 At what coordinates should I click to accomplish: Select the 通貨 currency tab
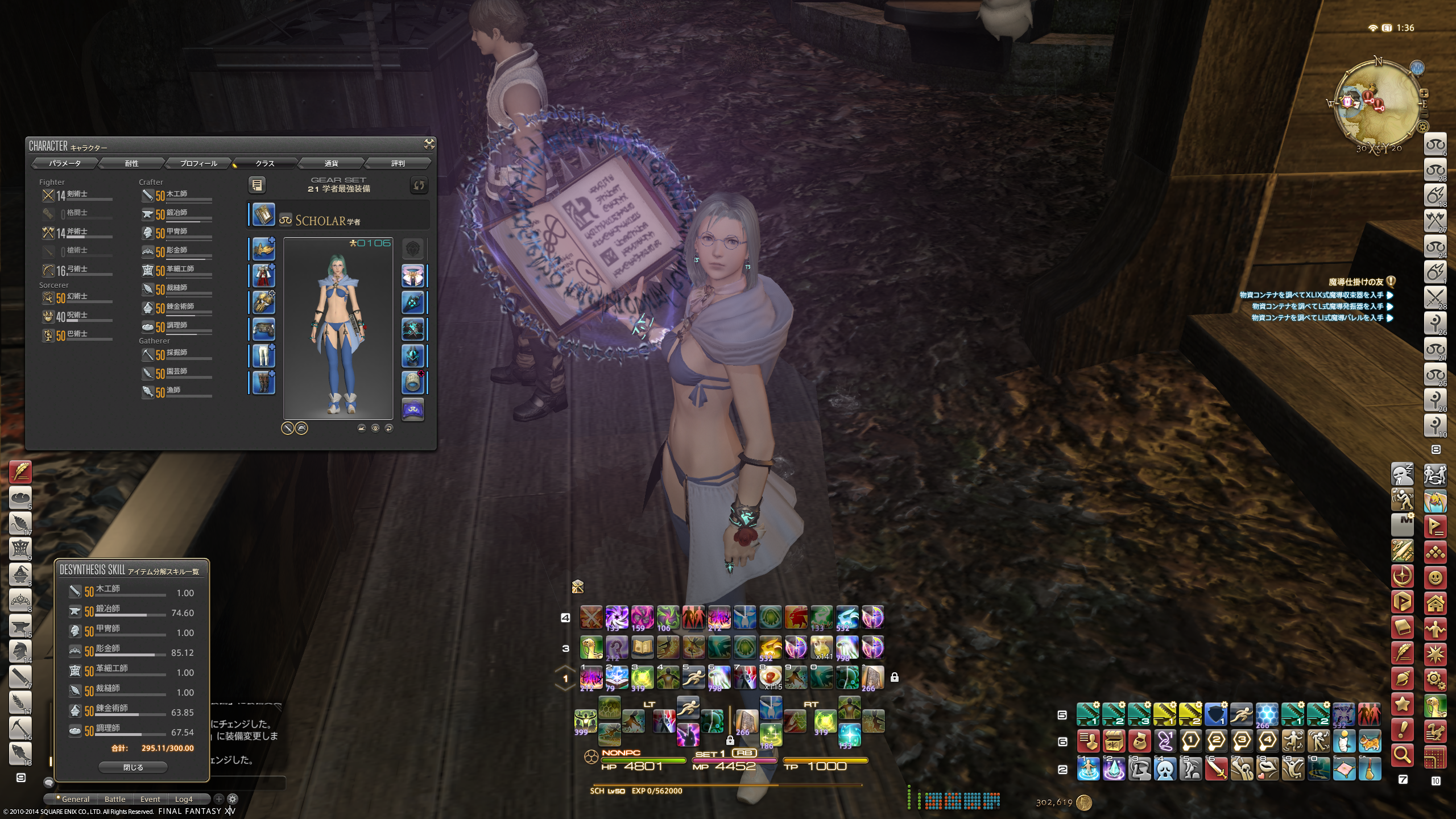[331, 164]
